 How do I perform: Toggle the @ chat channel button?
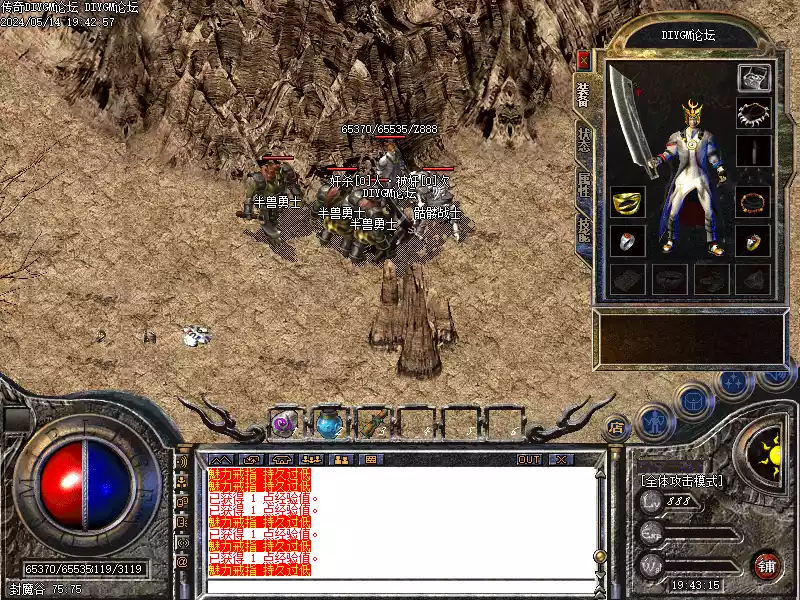click(x=182, y=561)
